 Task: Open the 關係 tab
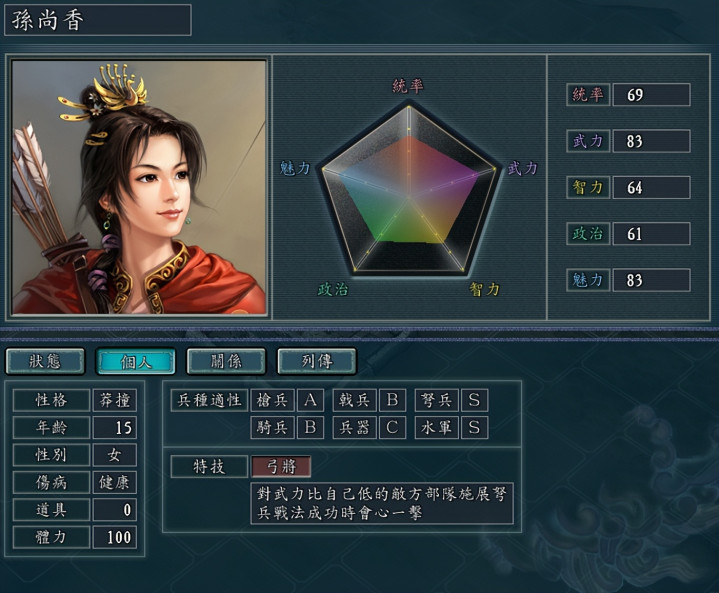[x=226, y=361]
